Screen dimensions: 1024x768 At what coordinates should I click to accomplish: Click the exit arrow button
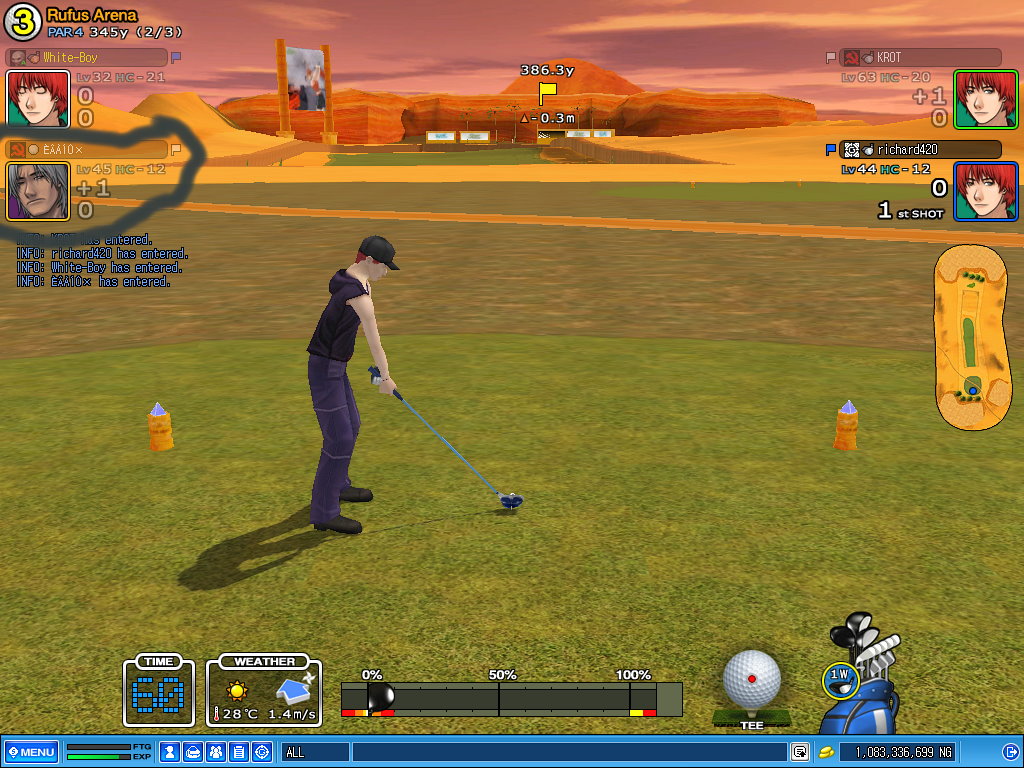pos(1010,751)
